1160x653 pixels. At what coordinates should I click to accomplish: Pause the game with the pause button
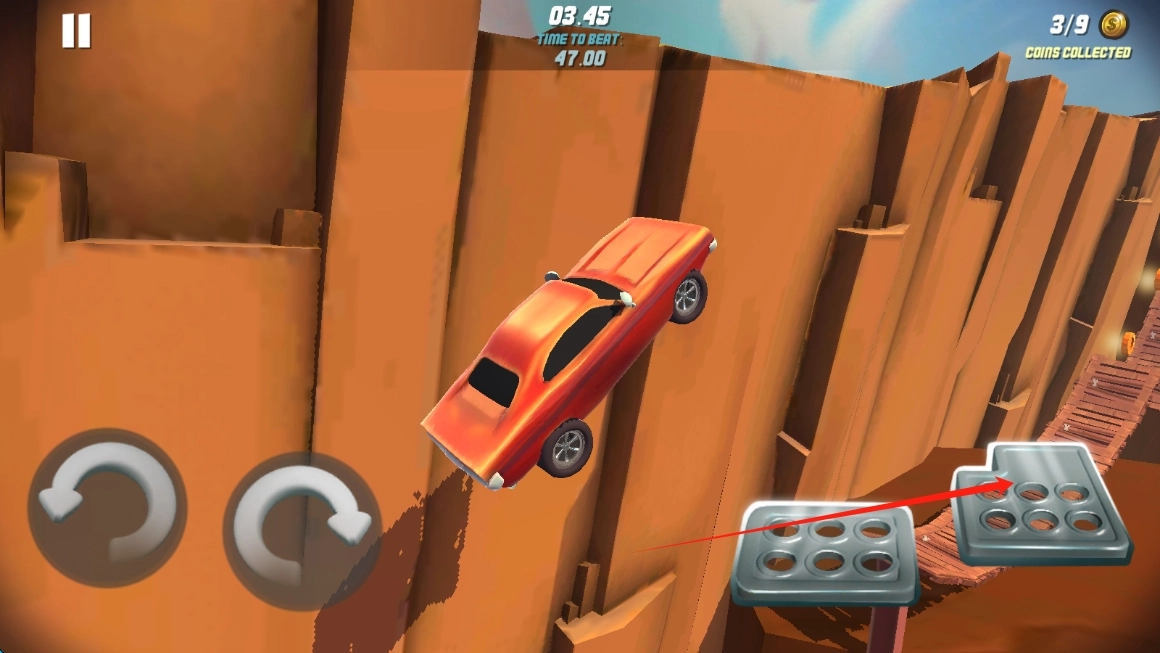[76, 31]
